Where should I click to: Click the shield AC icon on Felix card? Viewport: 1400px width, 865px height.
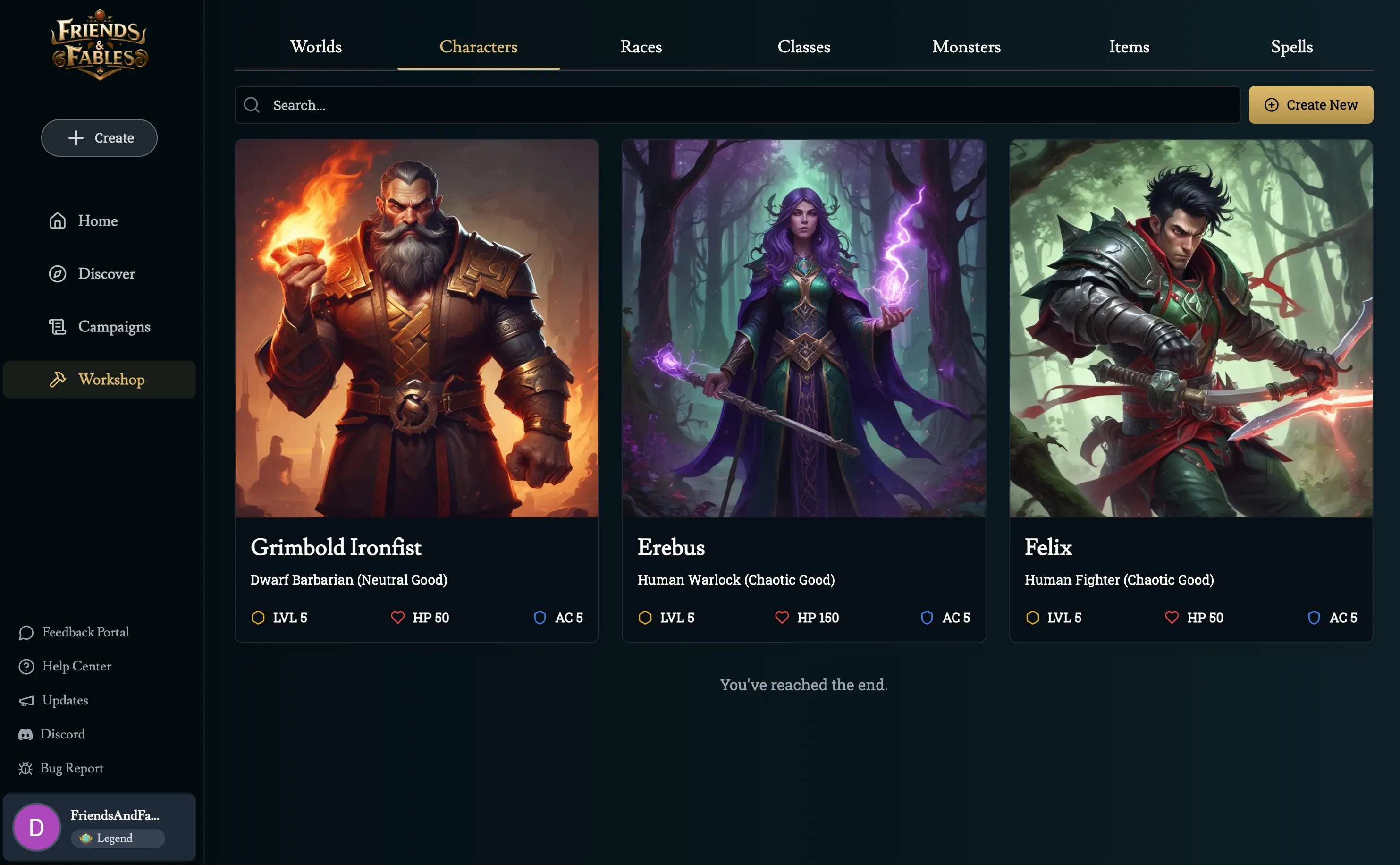coord(1313,617)
